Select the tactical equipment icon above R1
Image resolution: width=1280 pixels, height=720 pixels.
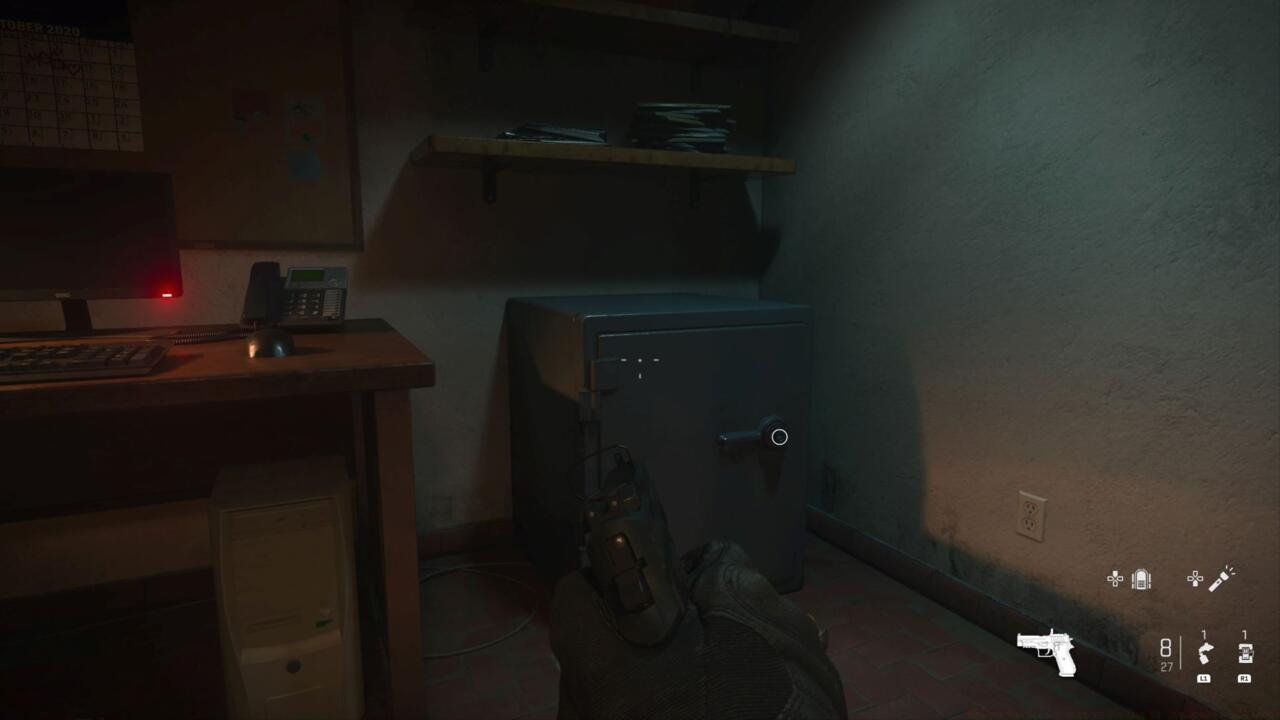[1247, 651]
